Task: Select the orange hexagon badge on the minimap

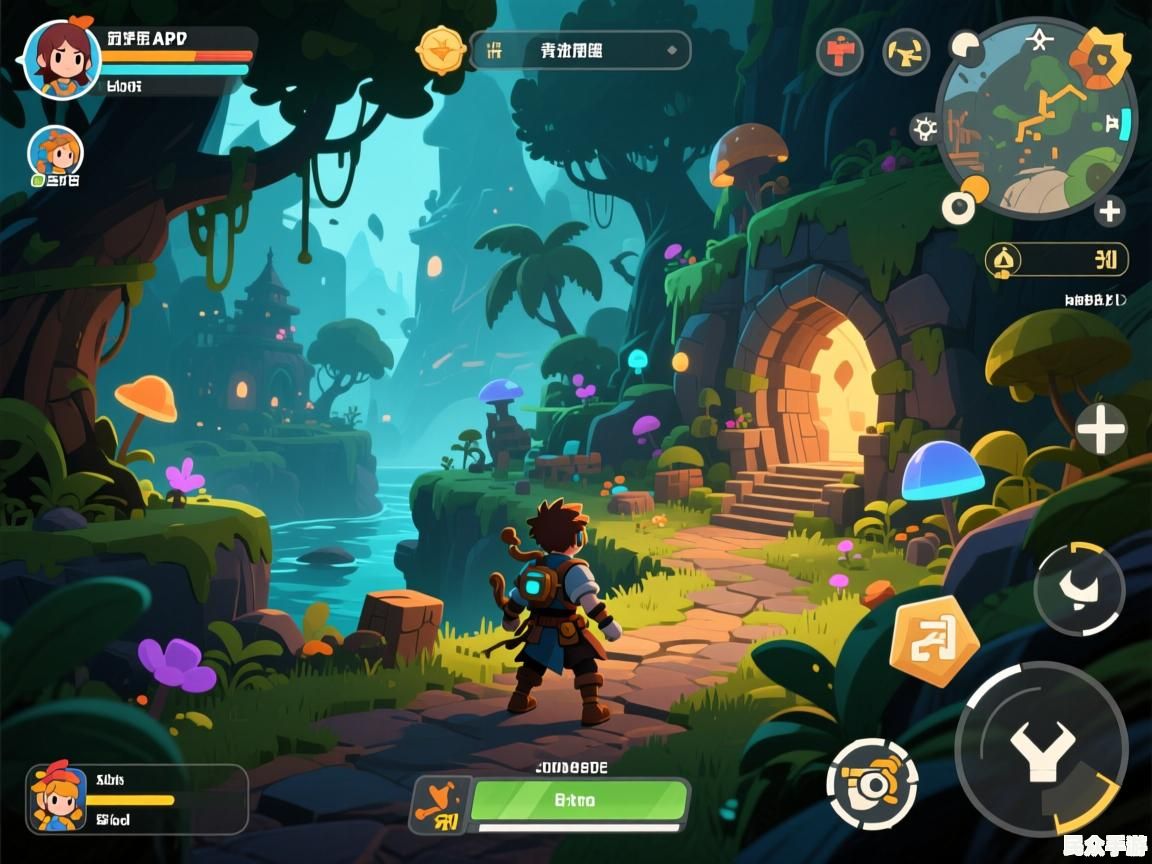Action: click(x=1100, y=56)
